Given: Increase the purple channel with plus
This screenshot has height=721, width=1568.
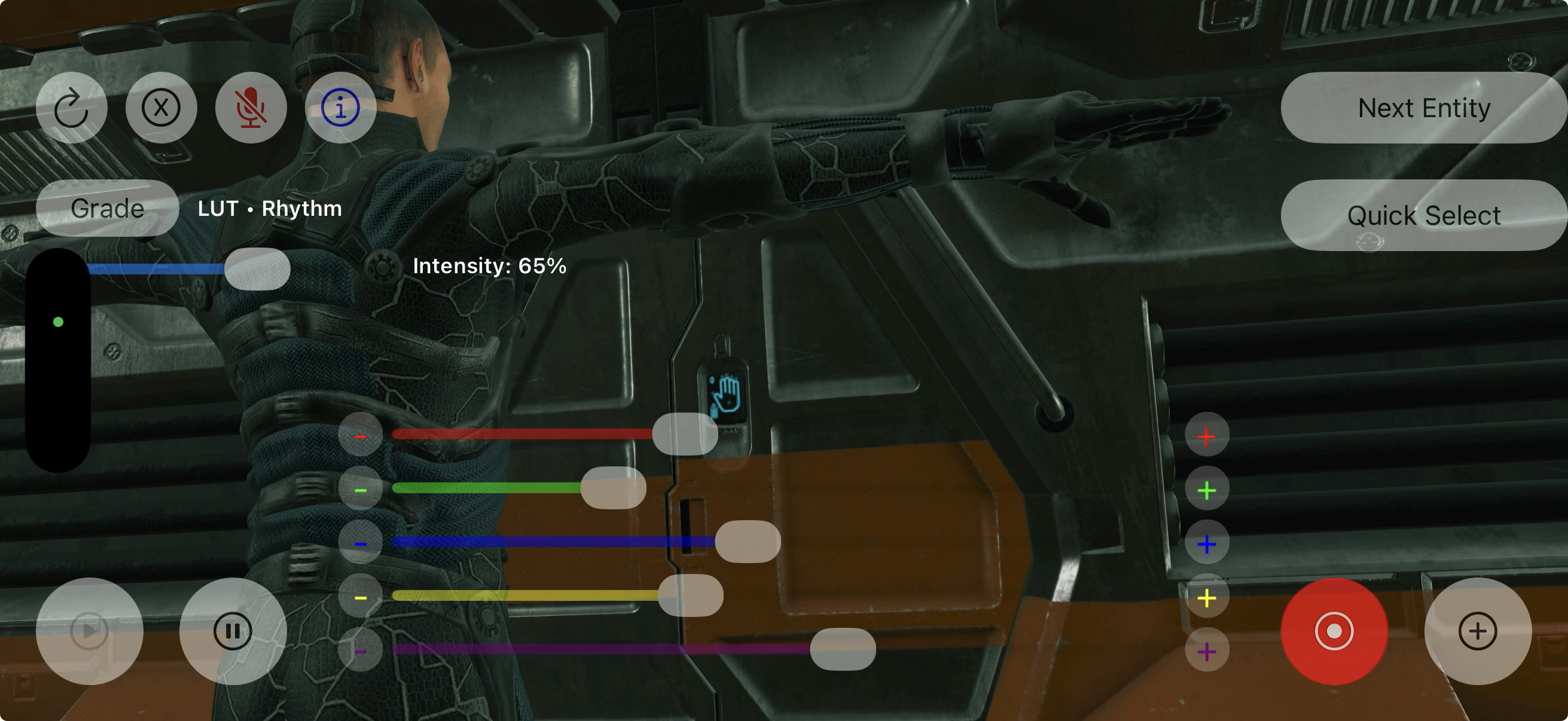Looking at the screenshot, I should [x=1206, y=650].
